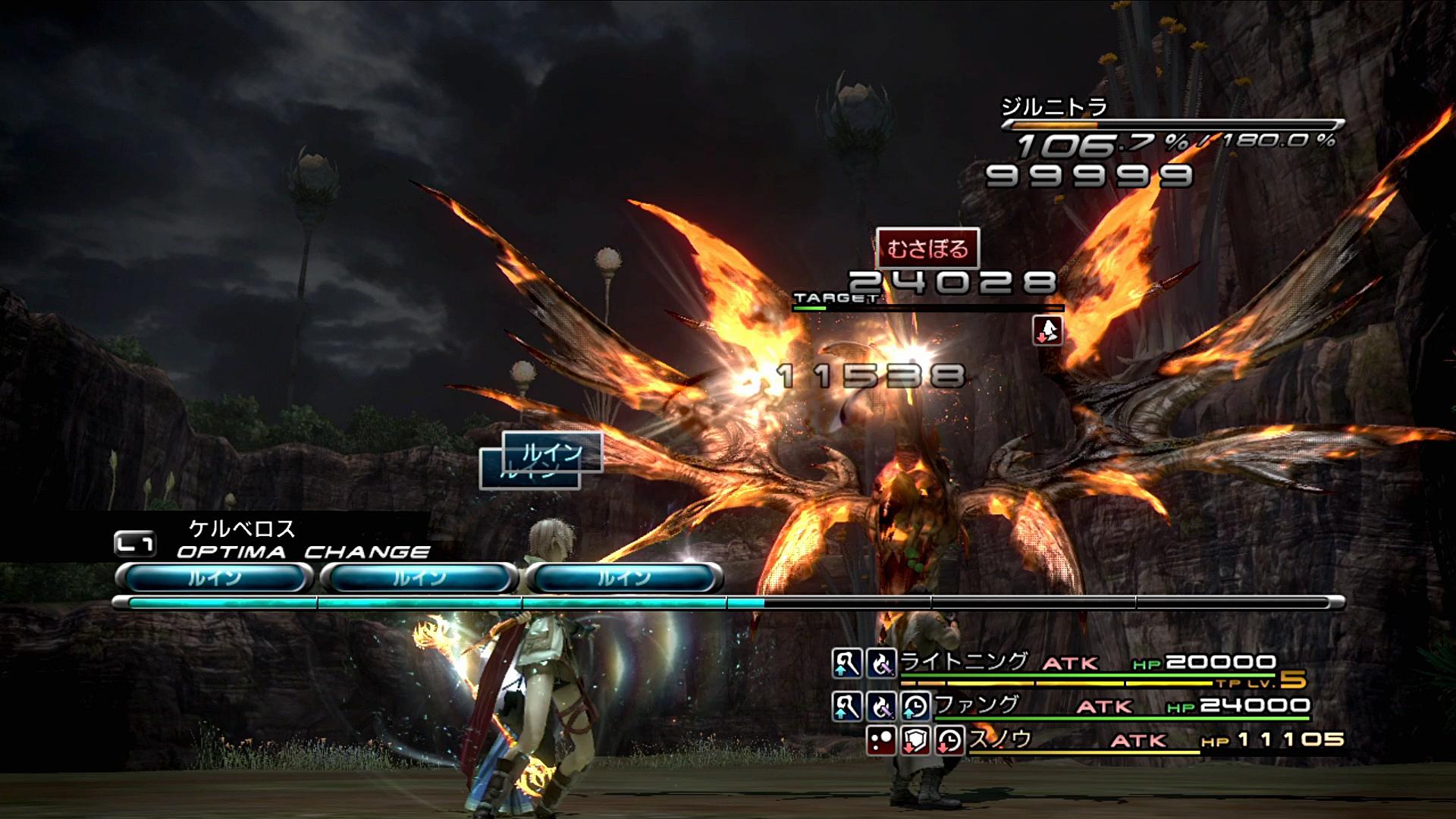1456x819 pixels.
Task: Click the leftmost queued ルイン command slot
Action: point(215,579)
